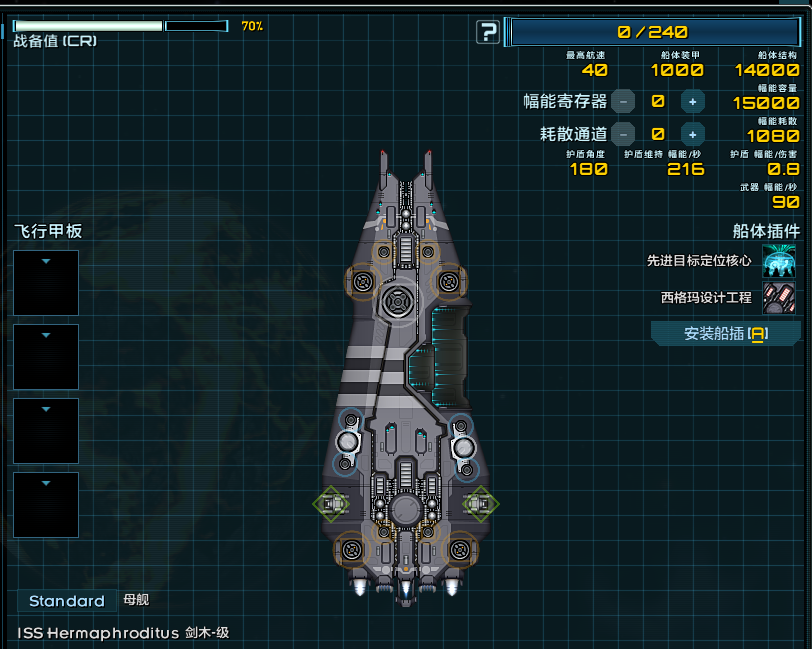Select the 先进目标定位核心 hullmod icon
812x649 pixels.
[x=779, y=261]
